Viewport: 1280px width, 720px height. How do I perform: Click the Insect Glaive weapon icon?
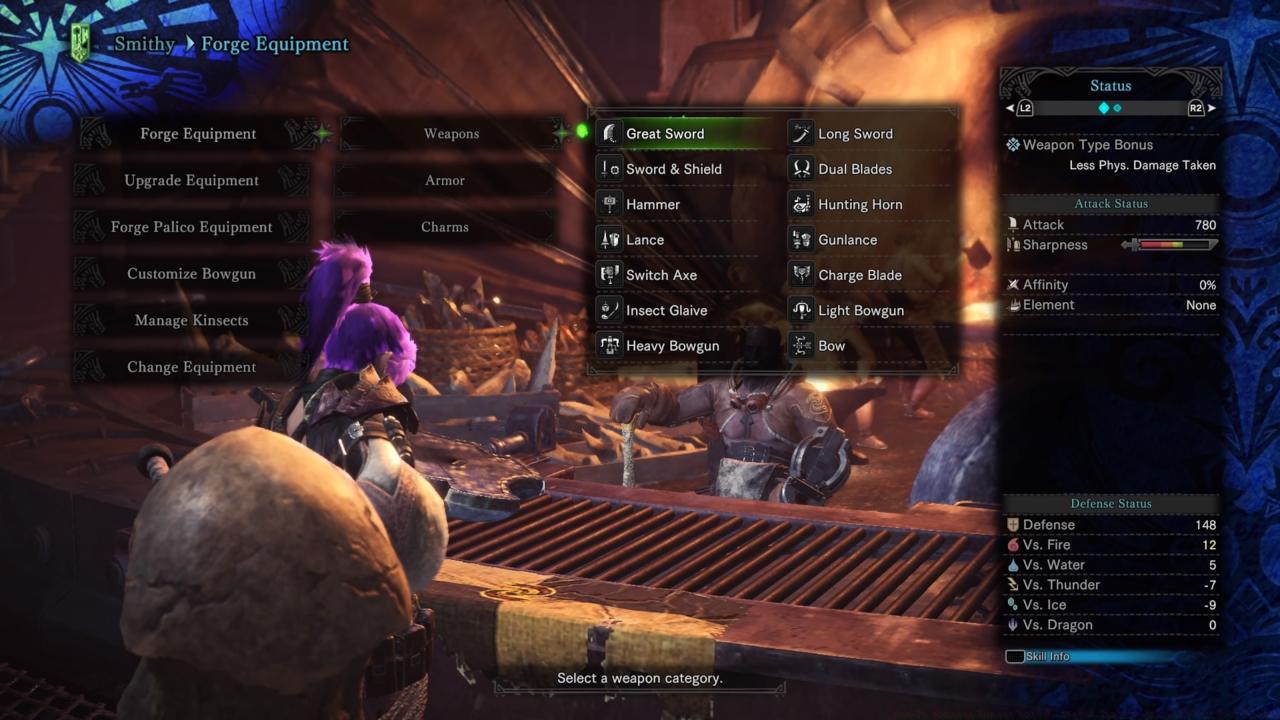pos(610,310)
